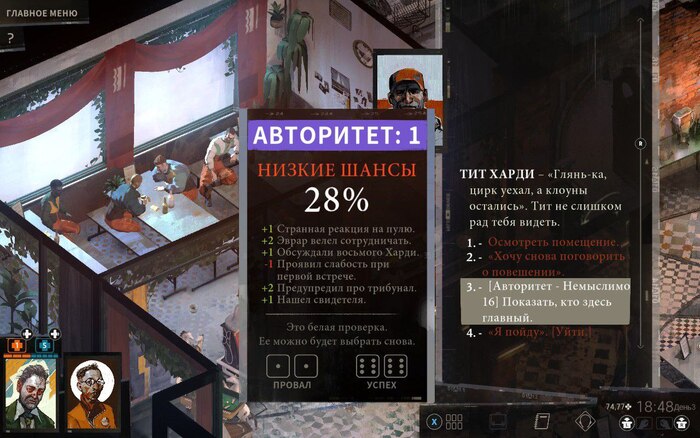Use the blue morale heal plus button
Screen dimensions: 700x438
(45, 344)
